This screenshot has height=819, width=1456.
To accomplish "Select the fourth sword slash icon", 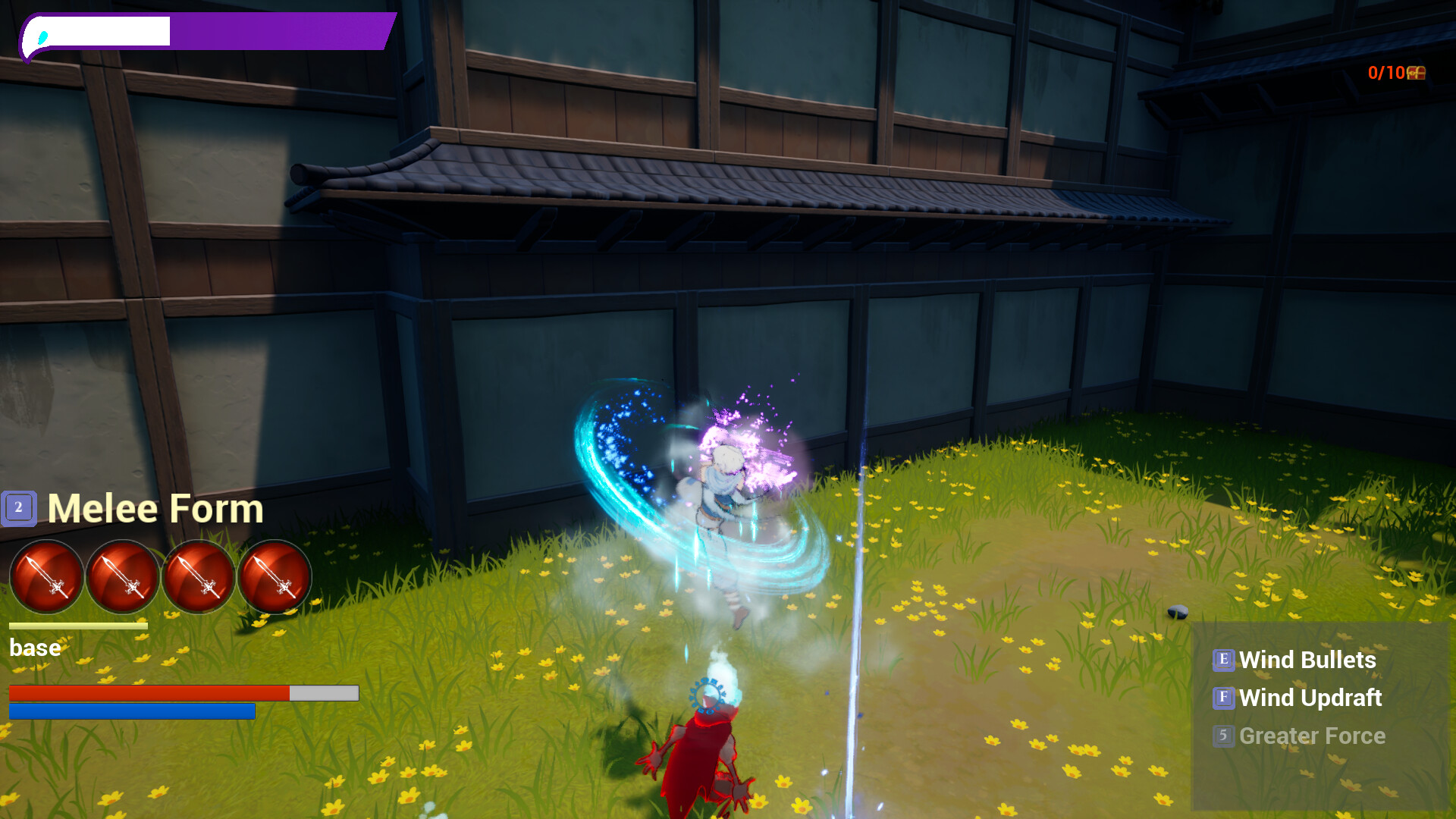I will coord(275,578).
